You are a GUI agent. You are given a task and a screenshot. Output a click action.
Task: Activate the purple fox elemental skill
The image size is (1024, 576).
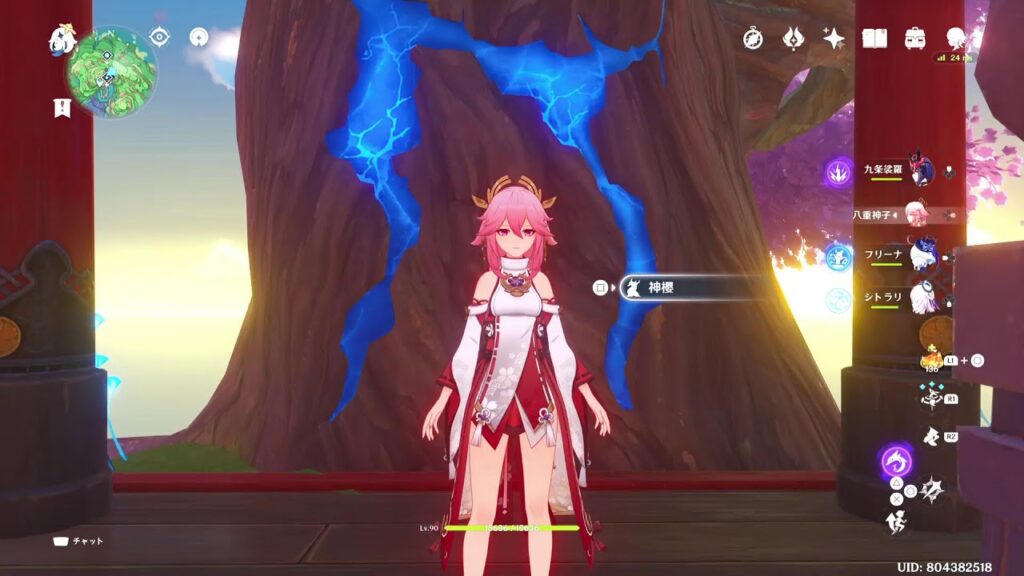[895, 461]
